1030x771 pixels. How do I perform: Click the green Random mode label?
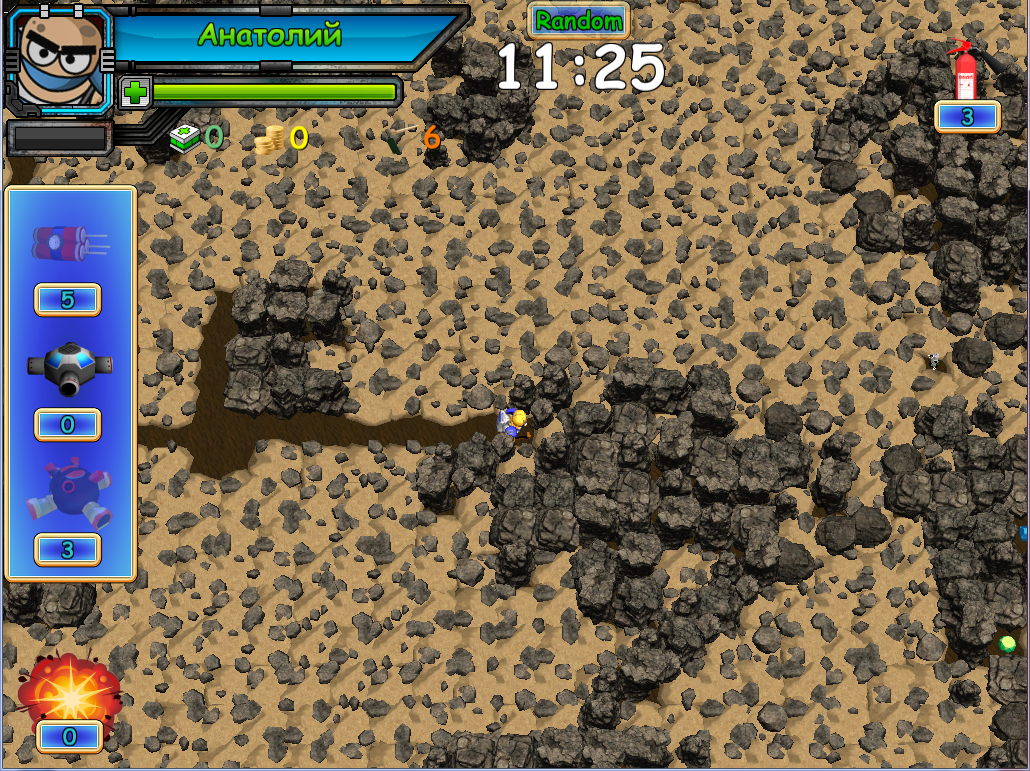coord(578,20)
